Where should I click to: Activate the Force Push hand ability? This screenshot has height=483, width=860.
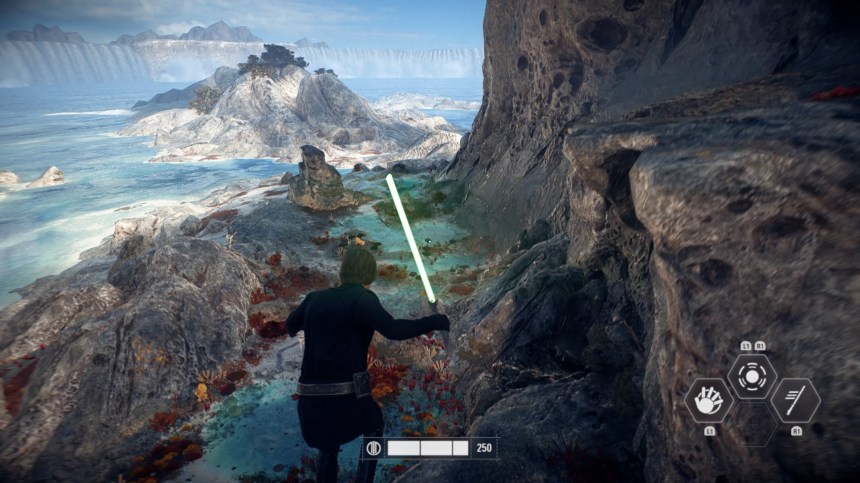(709, 400)
